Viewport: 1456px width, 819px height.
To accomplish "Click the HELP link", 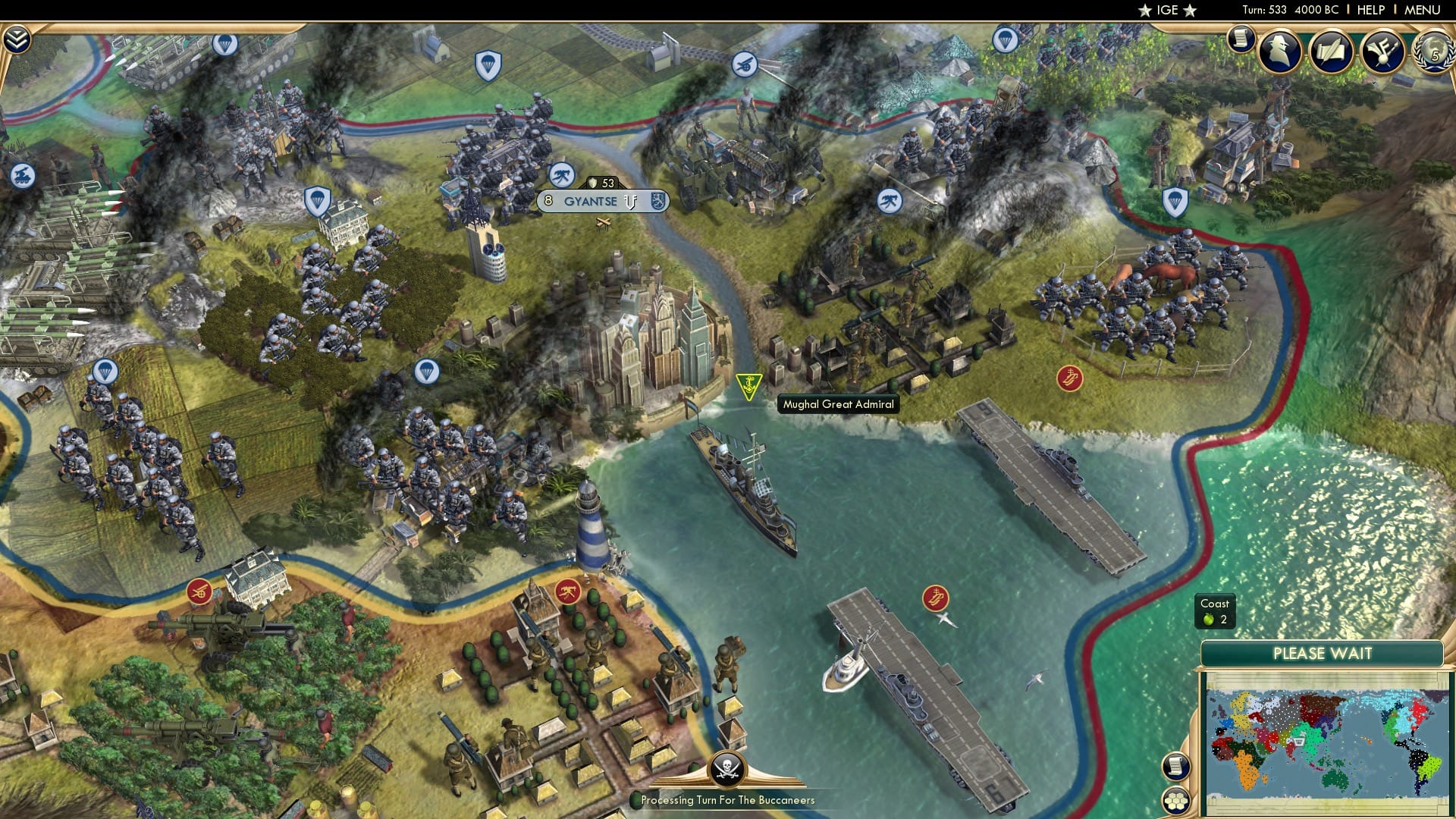I will click(1373, 10).
